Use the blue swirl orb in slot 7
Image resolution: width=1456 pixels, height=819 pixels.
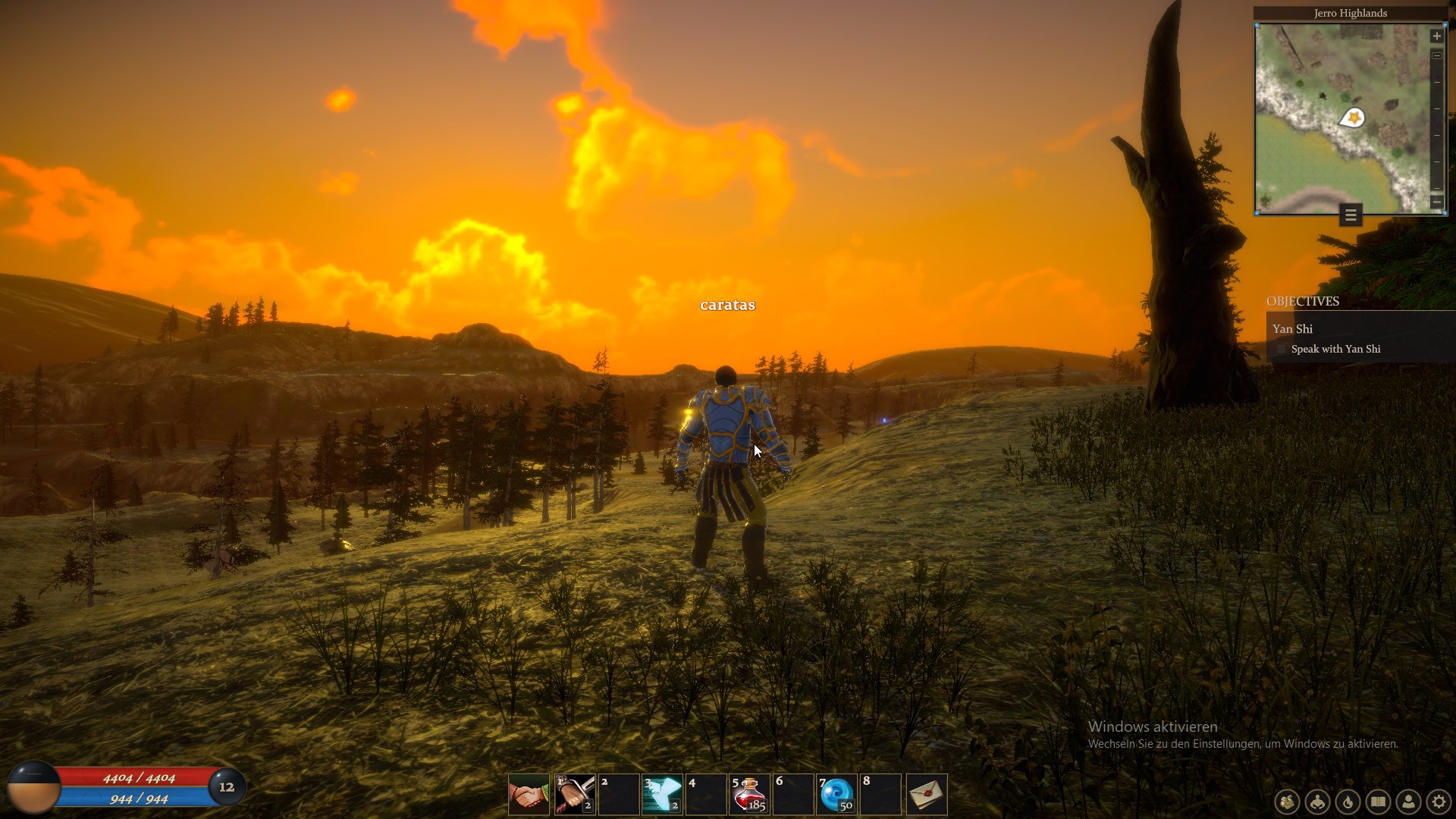point(836,794)
